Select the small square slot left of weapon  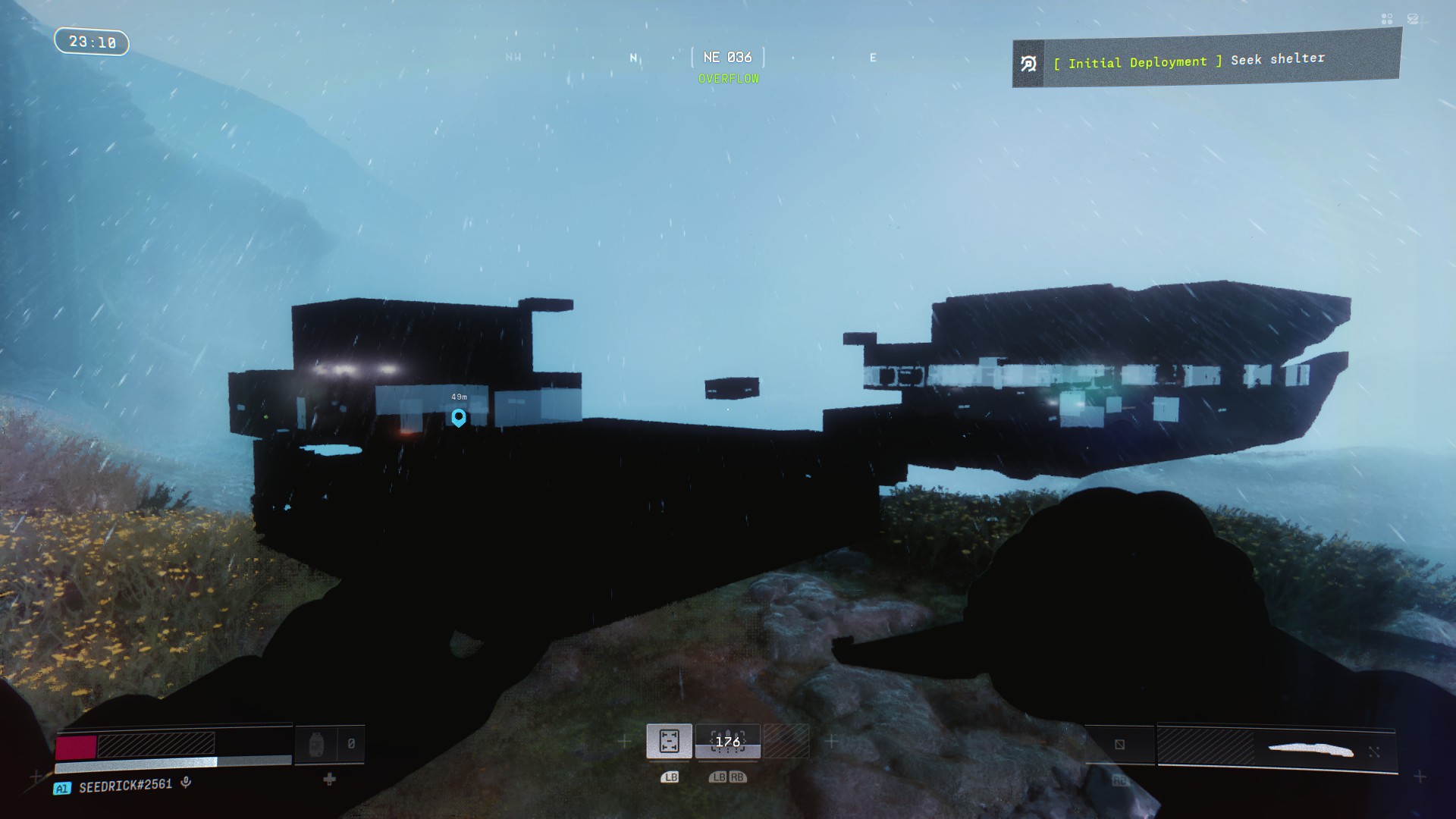[1119, 745]
